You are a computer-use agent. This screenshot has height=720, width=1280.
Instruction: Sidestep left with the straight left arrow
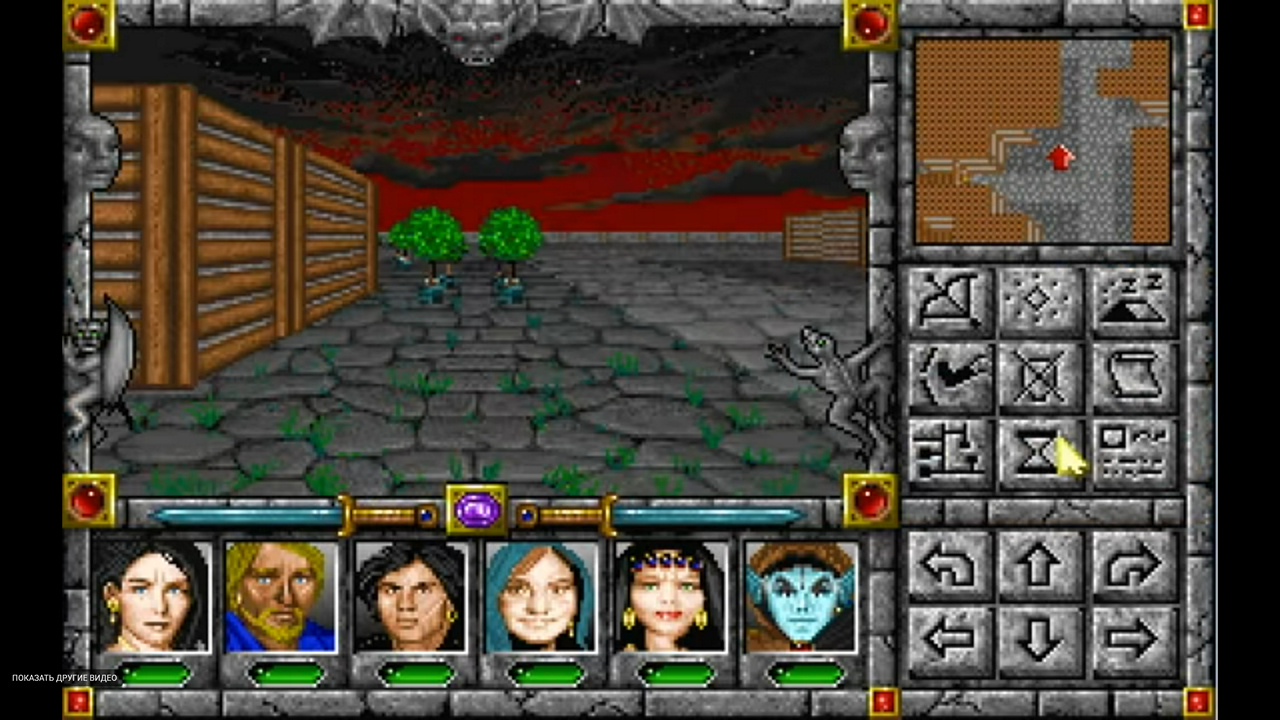point(950,638)
